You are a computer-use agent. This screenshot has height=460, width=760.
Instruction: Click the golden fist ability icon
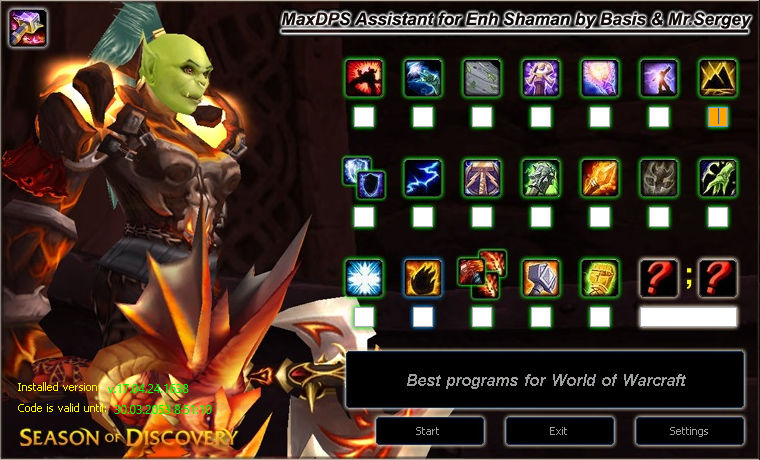600,277
